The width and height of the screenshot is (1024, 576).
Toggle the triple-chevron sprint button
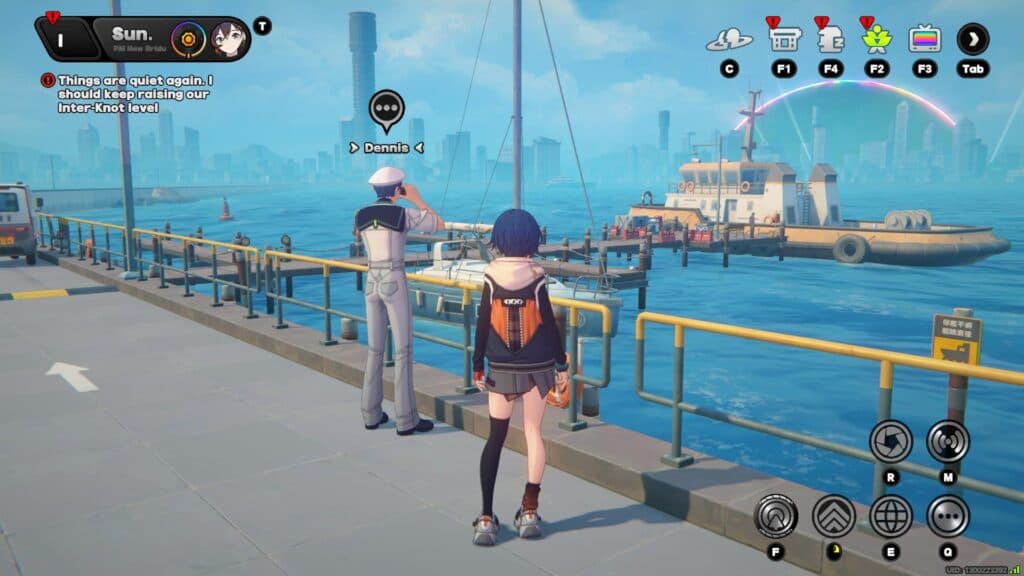pyautogui.click(x=833, y=516)
